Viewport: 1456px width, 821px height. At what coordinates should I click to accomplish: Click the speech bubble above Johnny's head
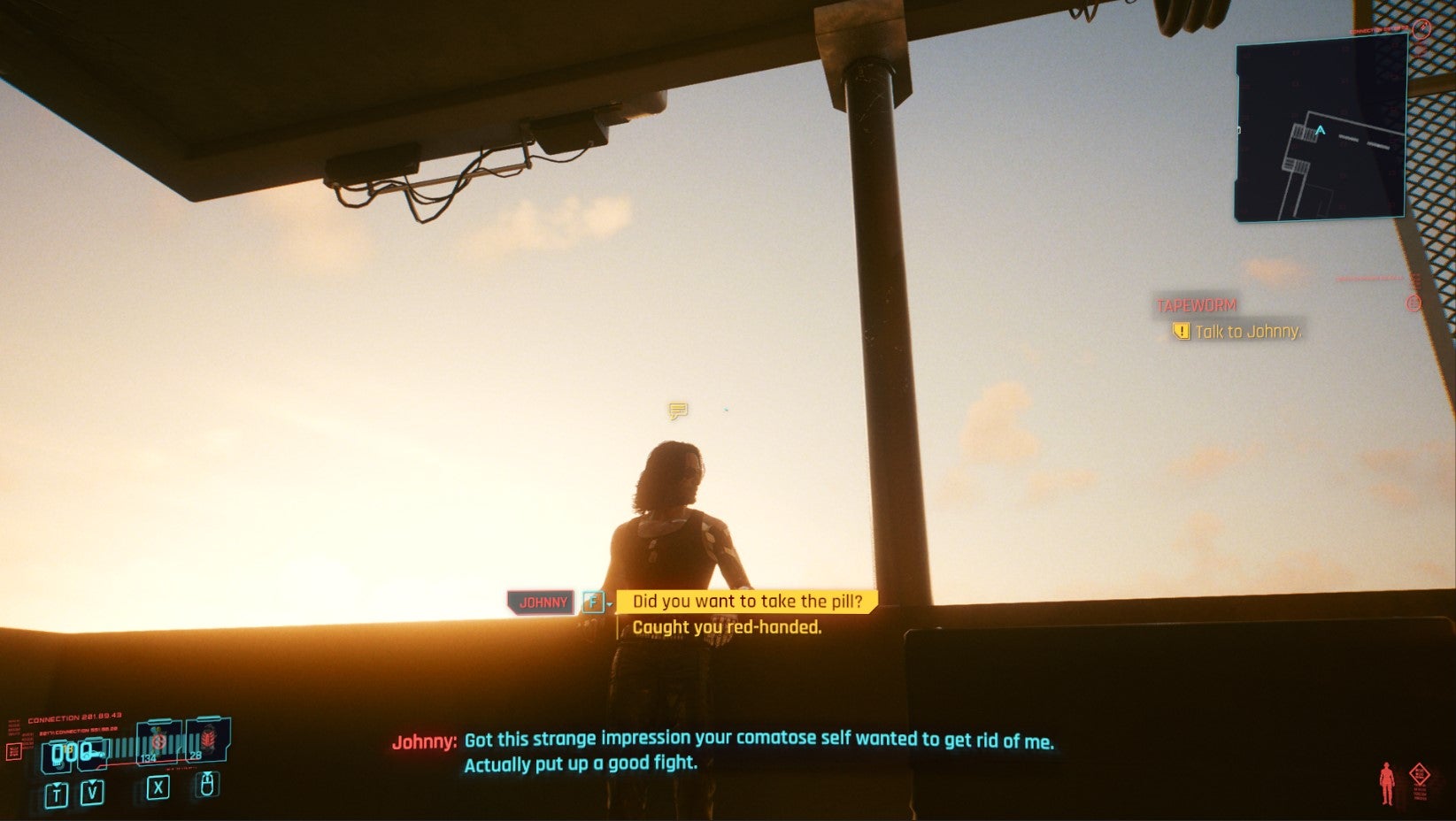(677, 410)
